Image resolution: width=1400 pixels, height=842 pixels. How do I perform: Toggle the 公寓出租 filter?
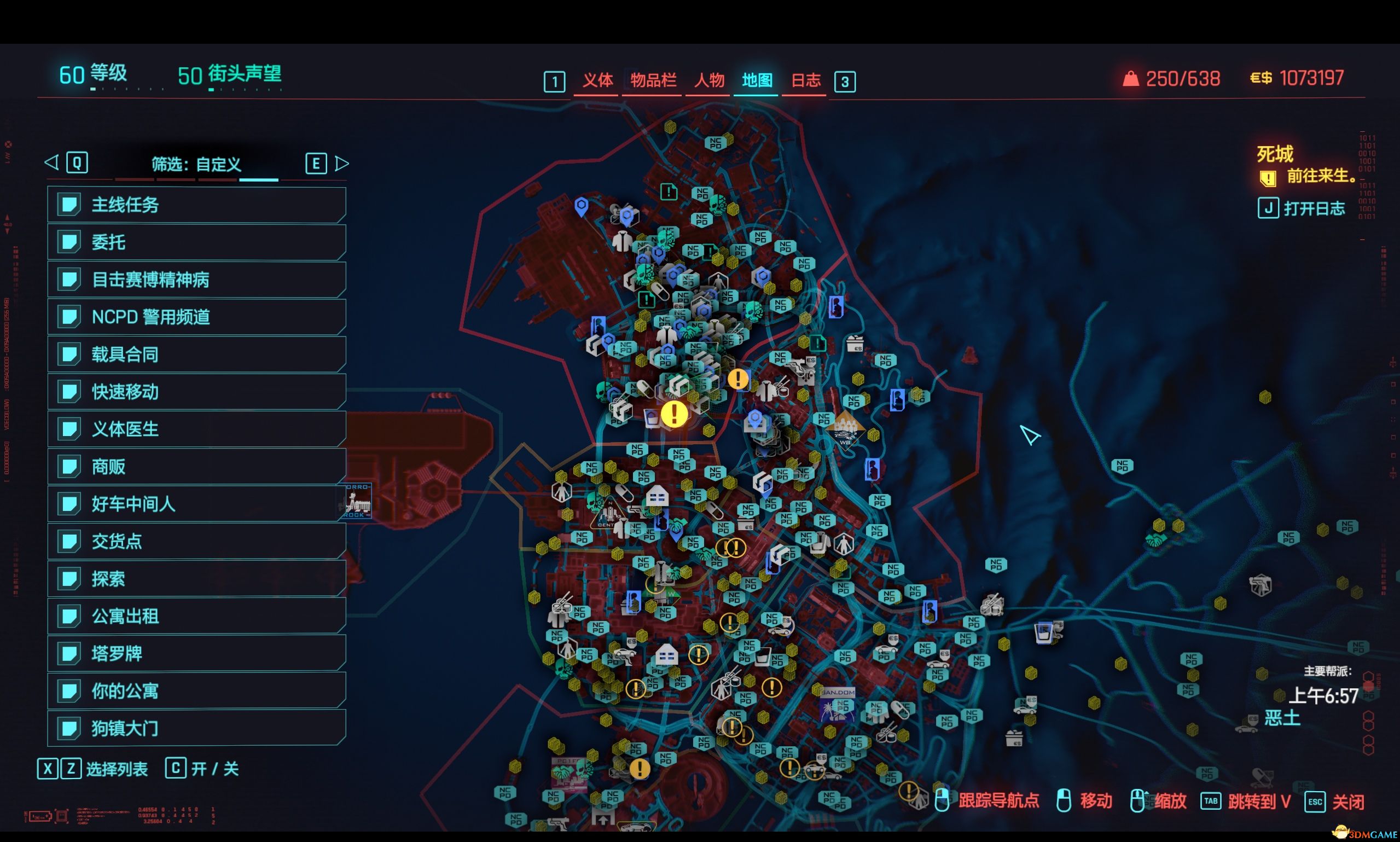(196, 615)
